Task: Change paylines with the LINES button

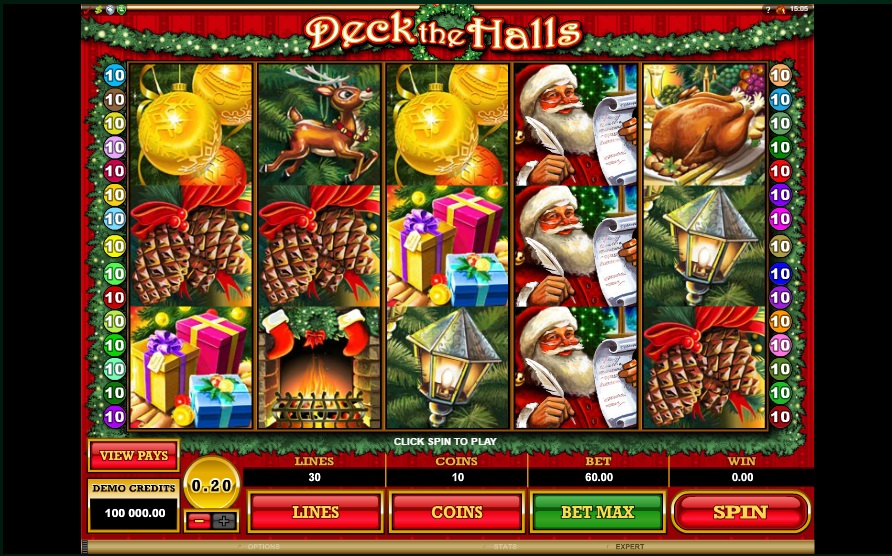Action: [x=315, y=512]
